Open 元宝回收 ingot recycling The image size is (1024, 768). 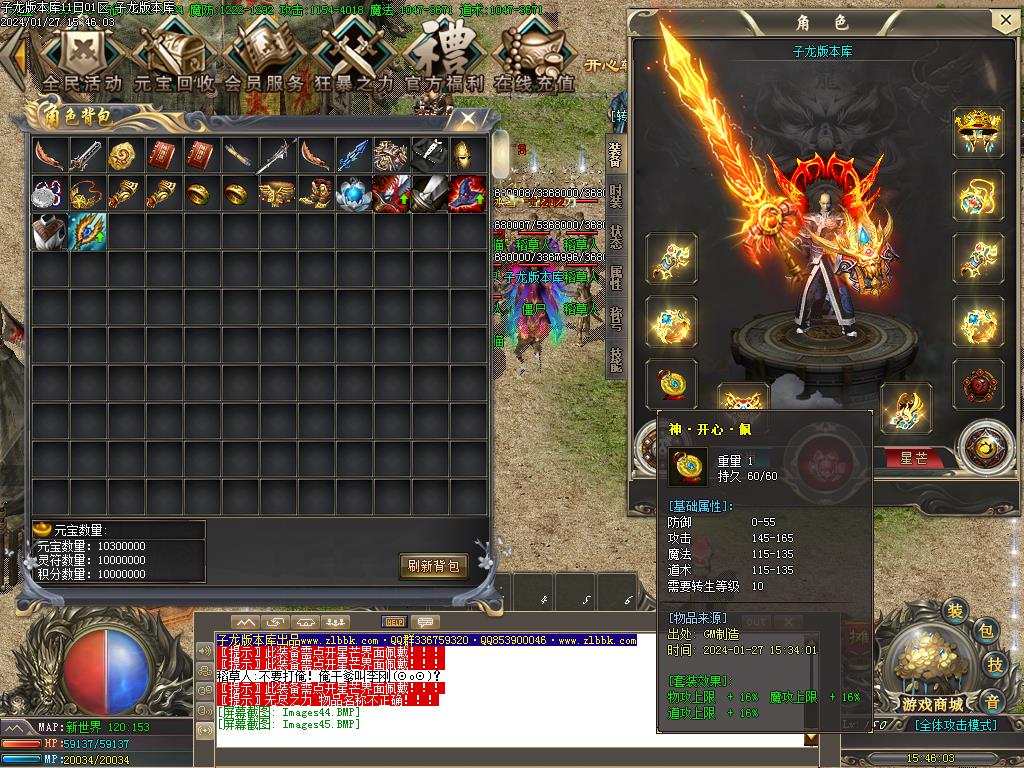175,58
